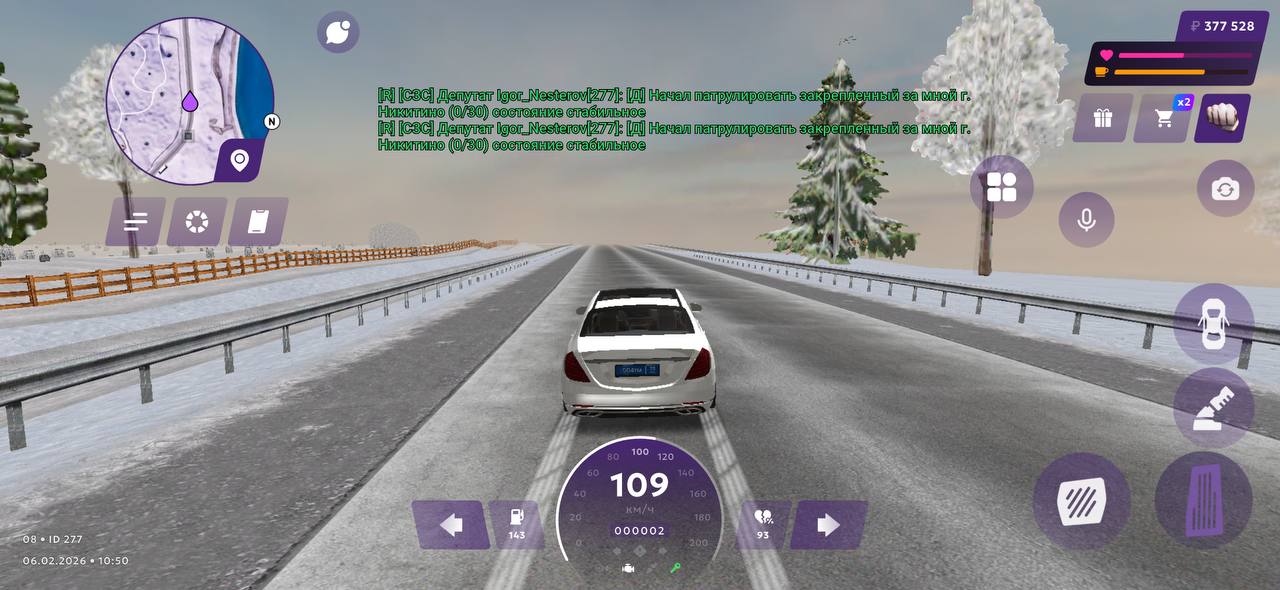Tap the gas accelerator pedal
The width and height of the screenshot is (1280, 590).
(1203, 500)
